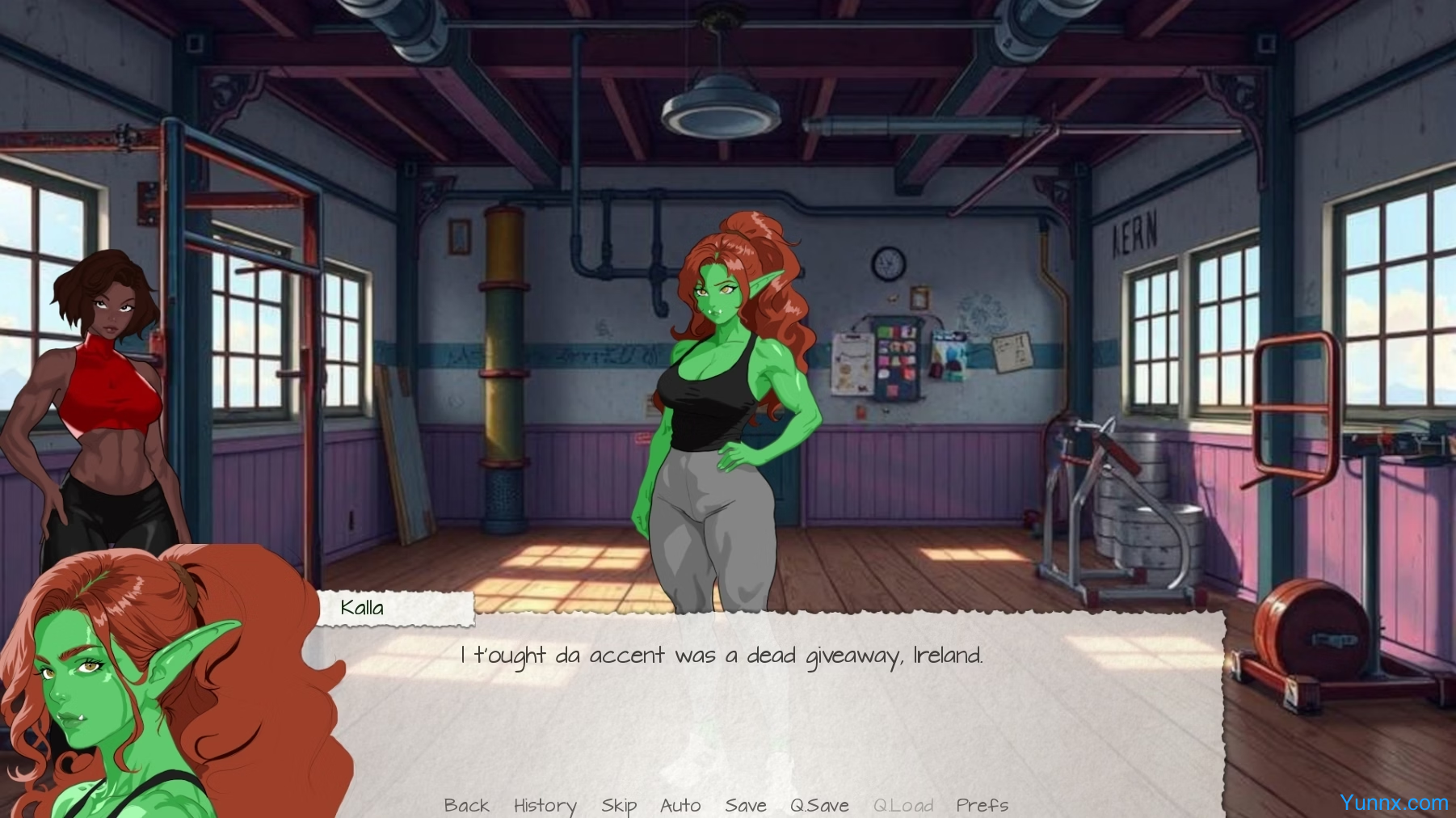Open the Save game screen
Image resolution: width=1456 pixels, height=818 pixels.
(x=745, y=805)
